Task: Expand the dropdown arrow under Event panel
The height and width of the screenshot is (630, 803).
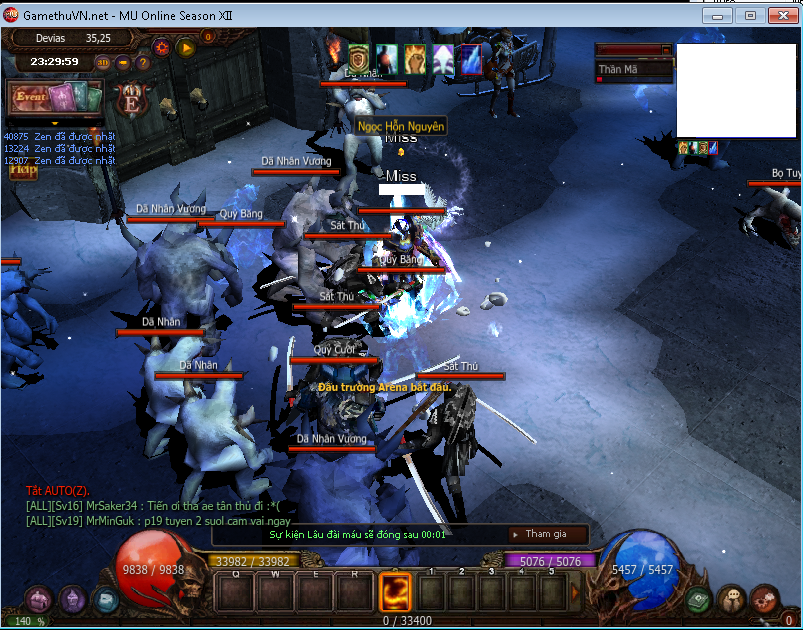Action: pos(56,123)
